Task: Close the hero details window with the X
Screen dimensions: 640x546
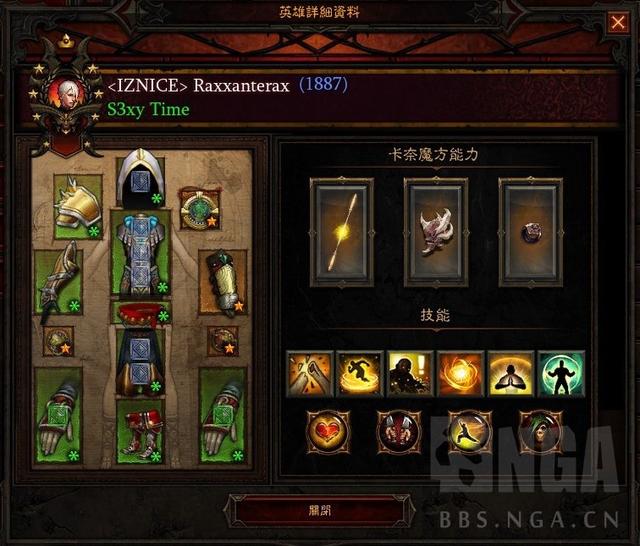Action: tap(618, 23)
